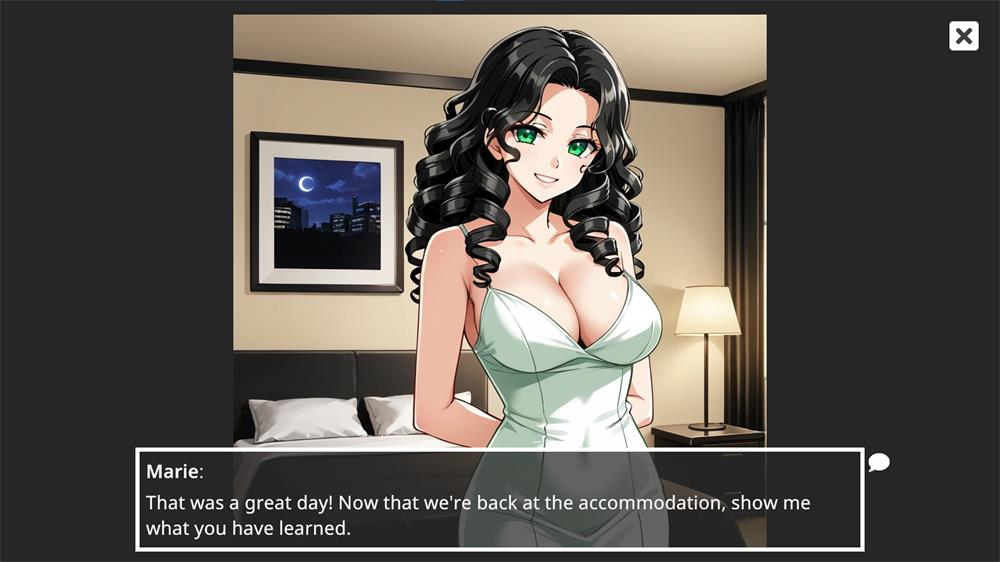Close the scene with the X button
Image resolution: width=1000 pixels, height=562 pixels.
963,37
